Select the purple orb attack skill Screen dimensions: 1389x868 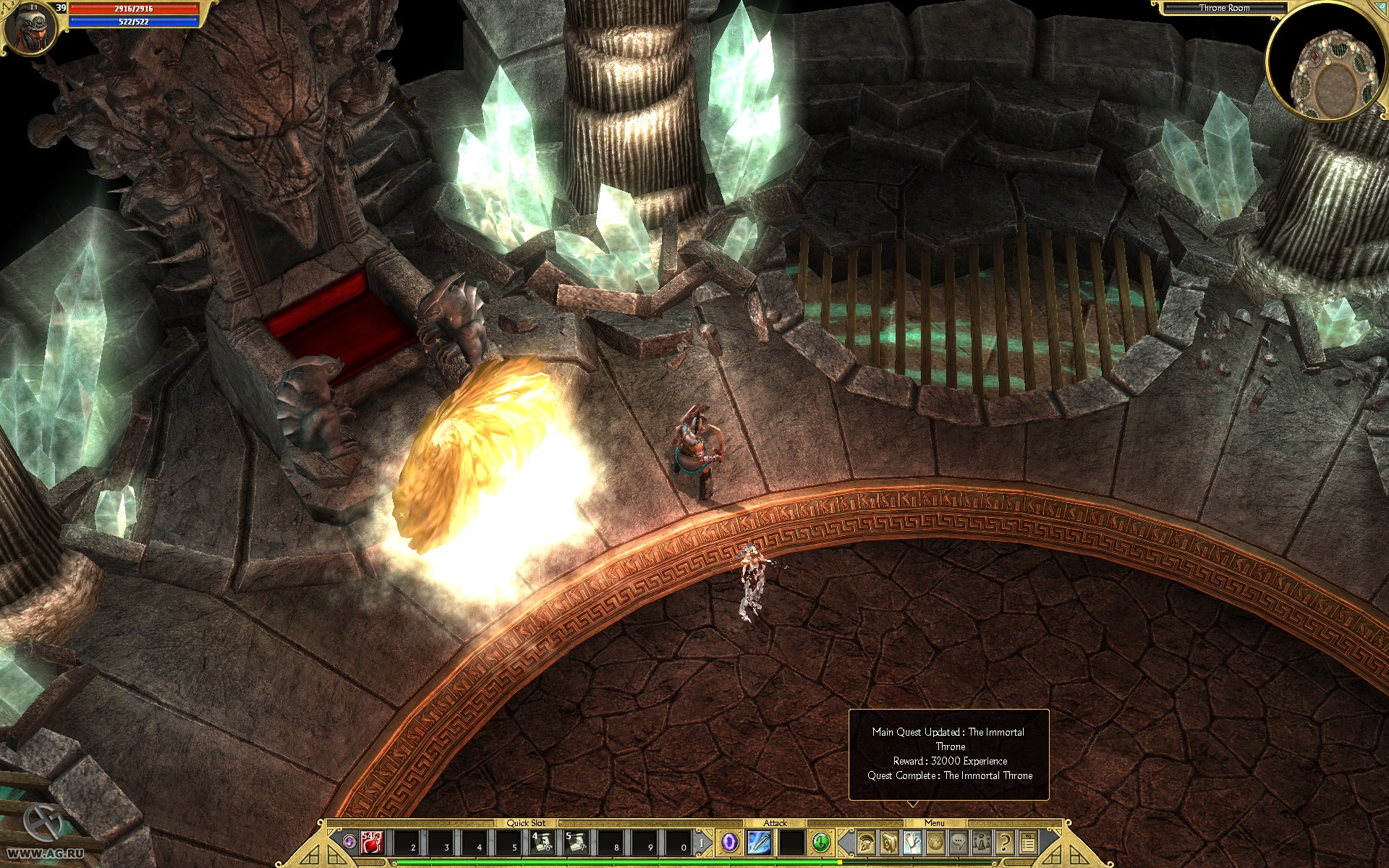coord(729,841)
